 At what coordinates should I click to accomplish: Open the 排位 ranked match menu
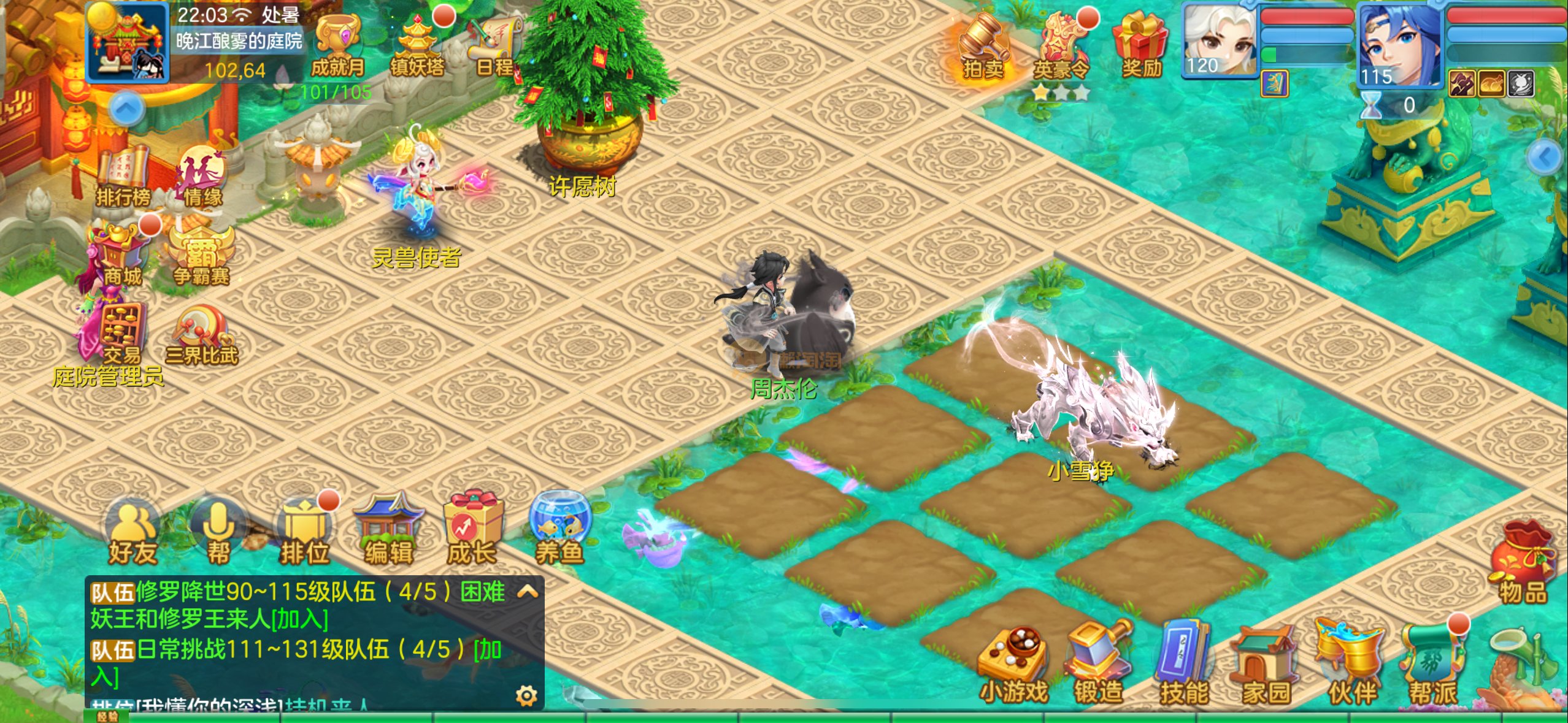click(304, 534)
